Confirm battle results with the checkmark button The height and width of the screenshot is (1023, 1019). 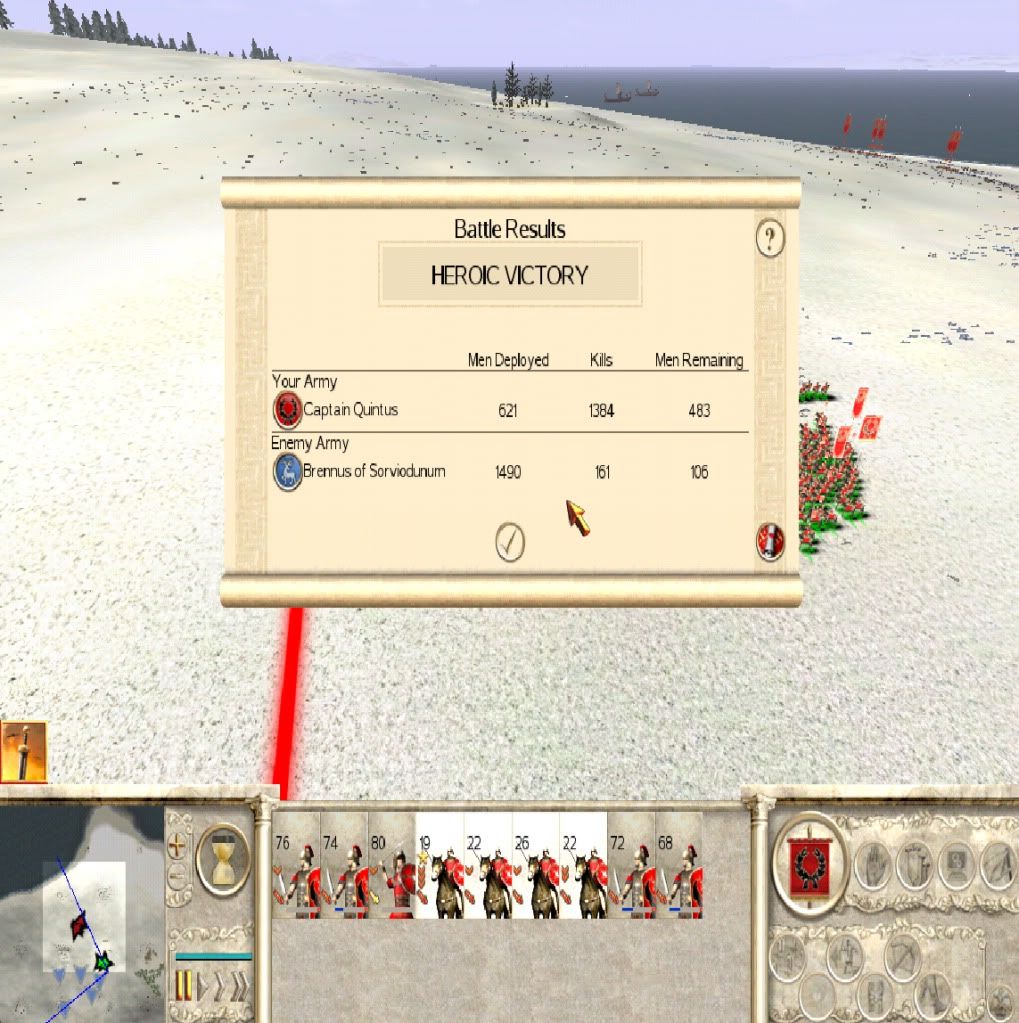[510, 542]
